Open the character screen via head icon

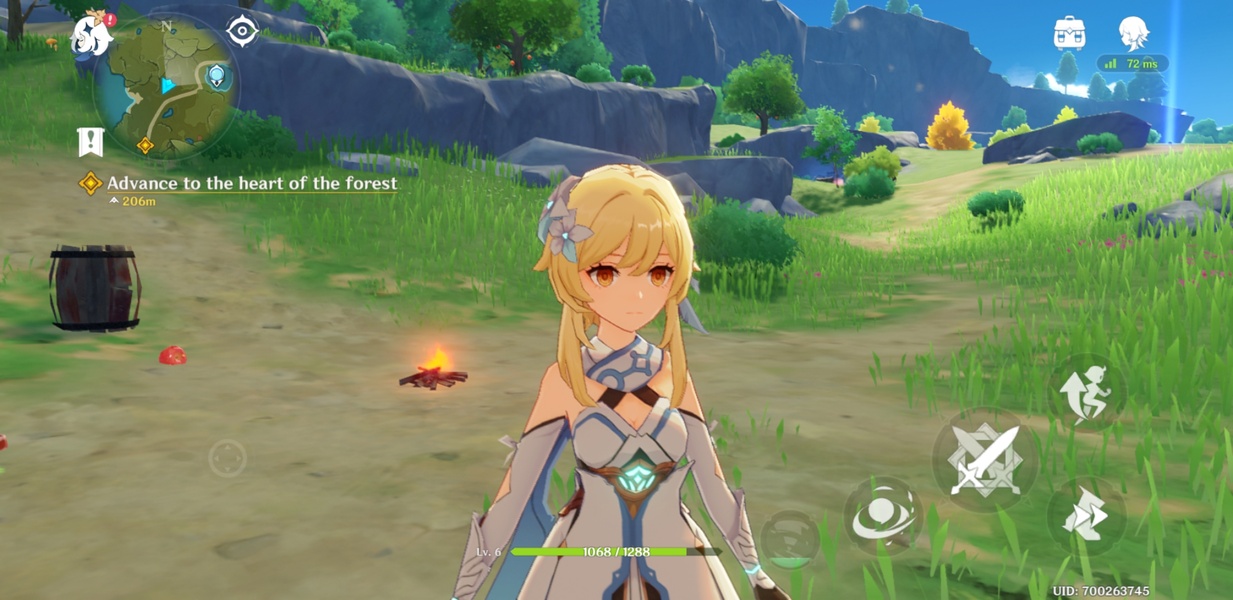[1133, 33]
